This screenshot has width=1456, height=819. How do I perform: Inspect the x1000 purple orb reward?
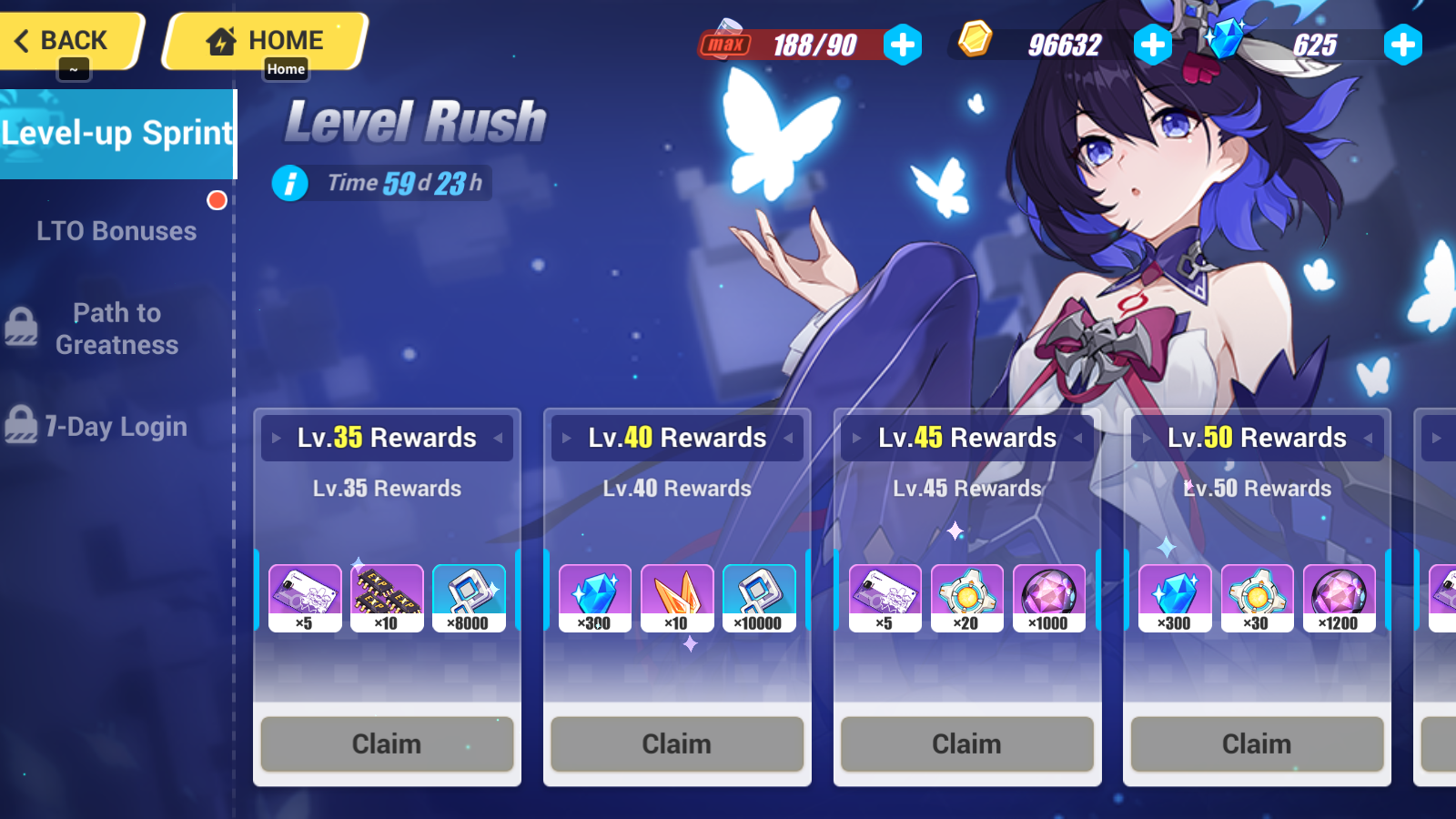(x=1048, y=597)
